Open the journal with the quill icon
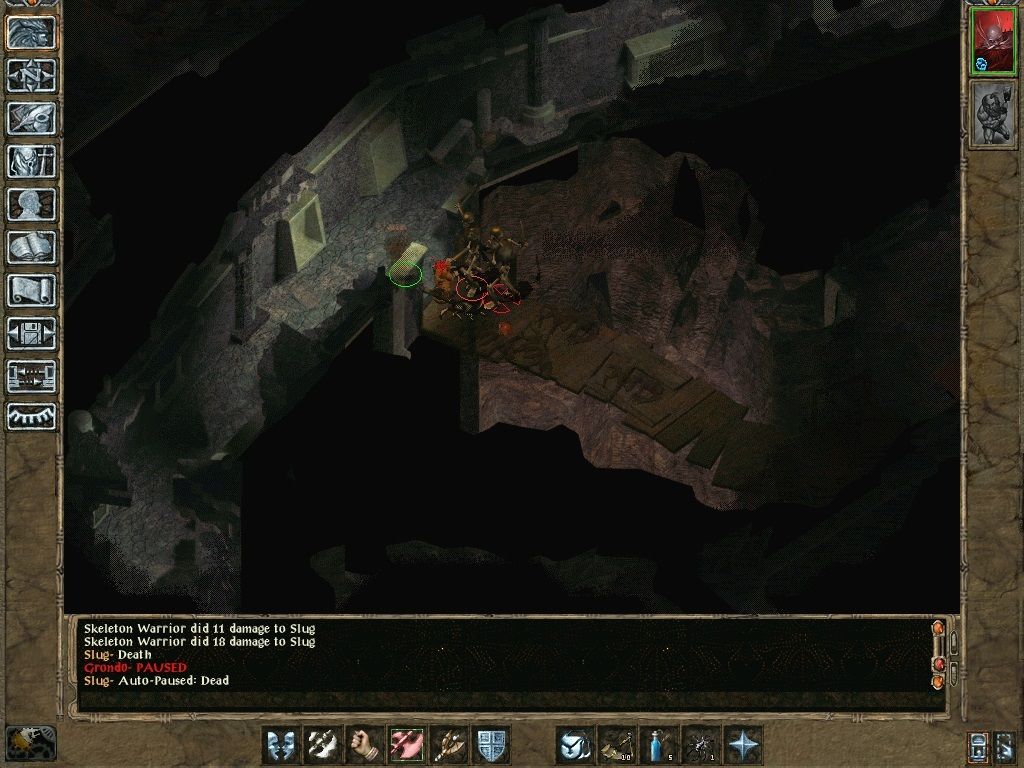Screen dimensions: 1024x768 31,118
